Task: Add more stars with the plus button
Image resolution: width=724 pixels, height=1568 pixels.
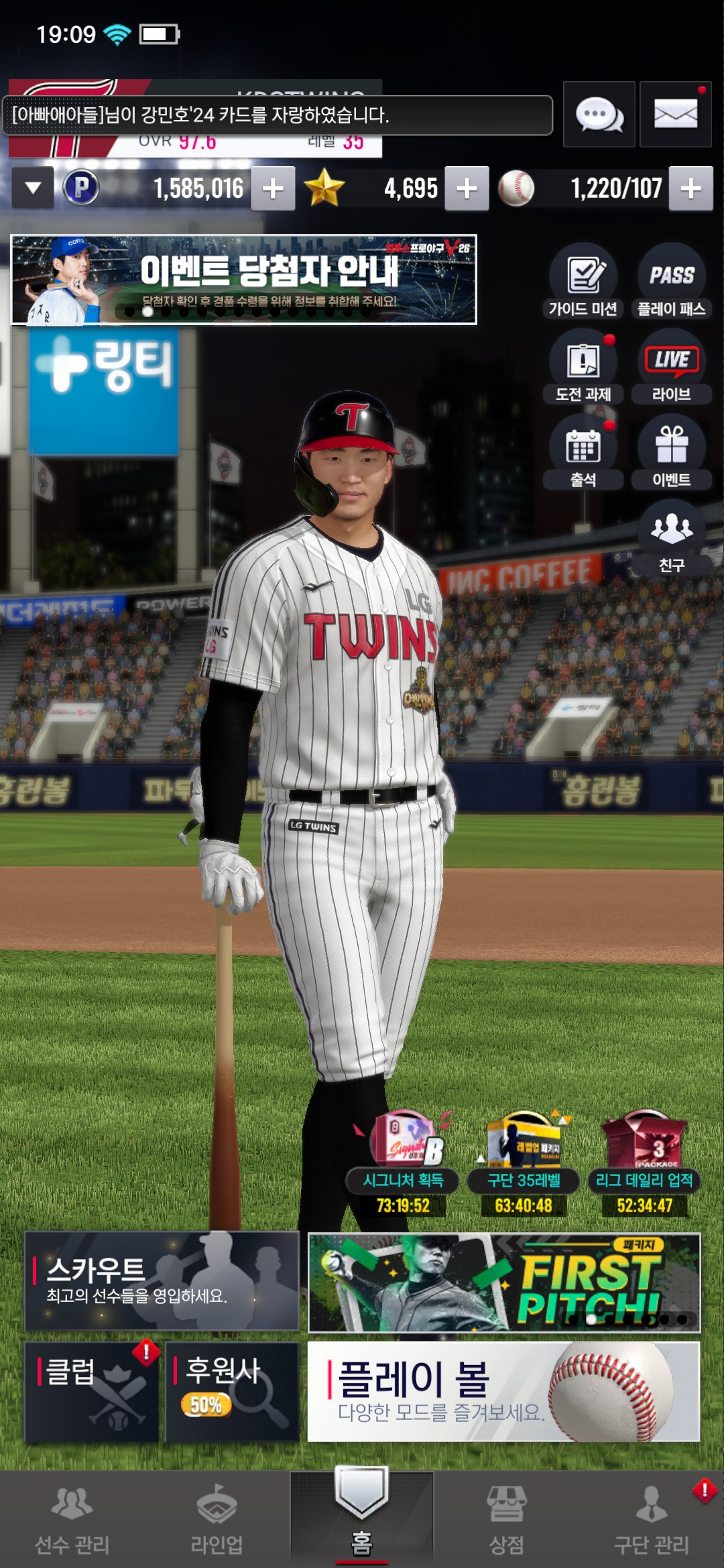Action: click(x=467, y=189)
